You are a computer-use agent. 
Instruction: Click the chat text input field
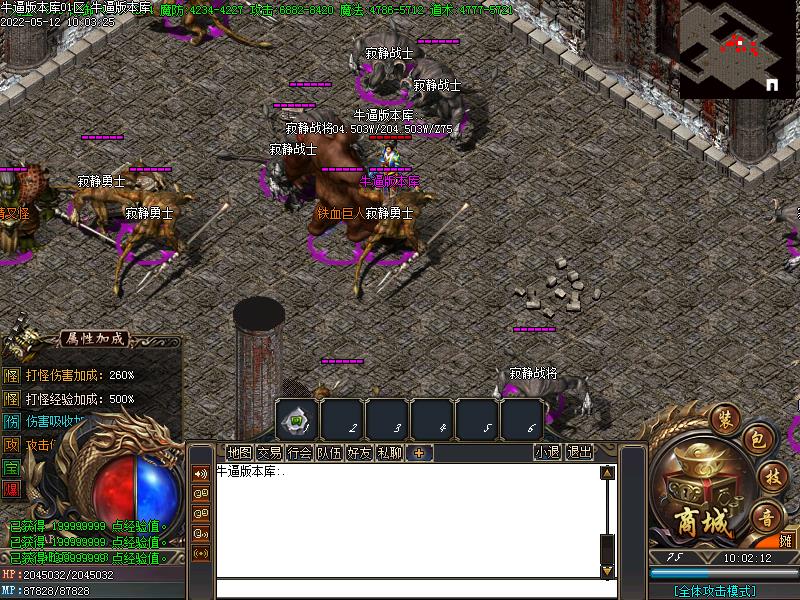click(x=410, y=589)
